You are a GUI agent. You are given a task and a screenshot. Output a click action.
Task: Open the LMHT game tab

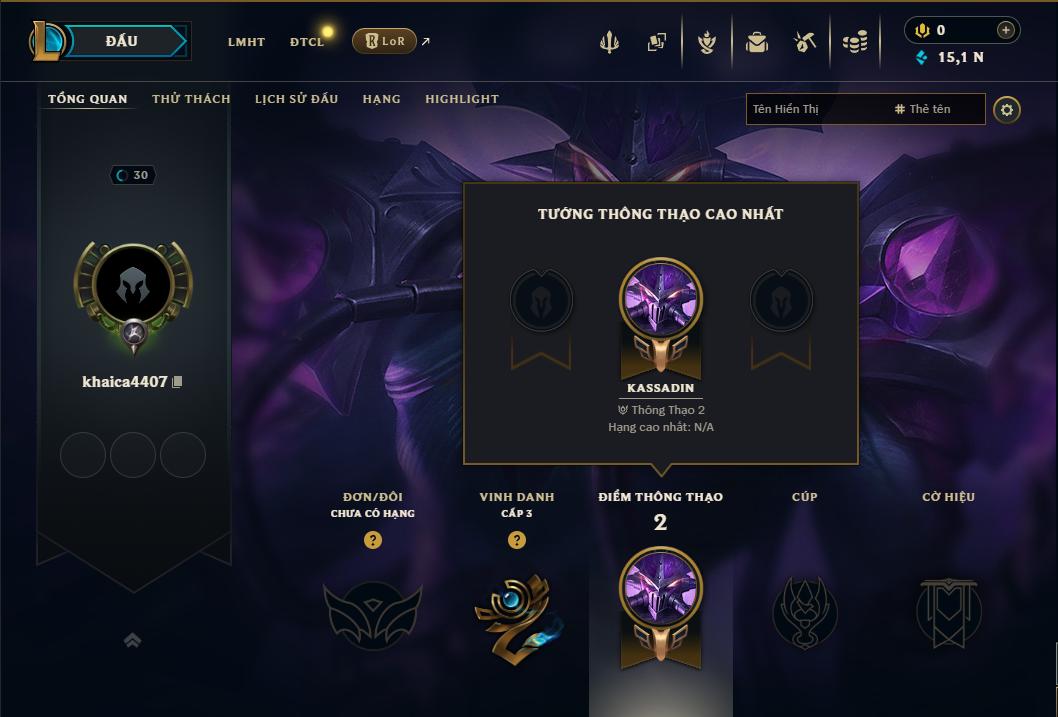(246, 42)
